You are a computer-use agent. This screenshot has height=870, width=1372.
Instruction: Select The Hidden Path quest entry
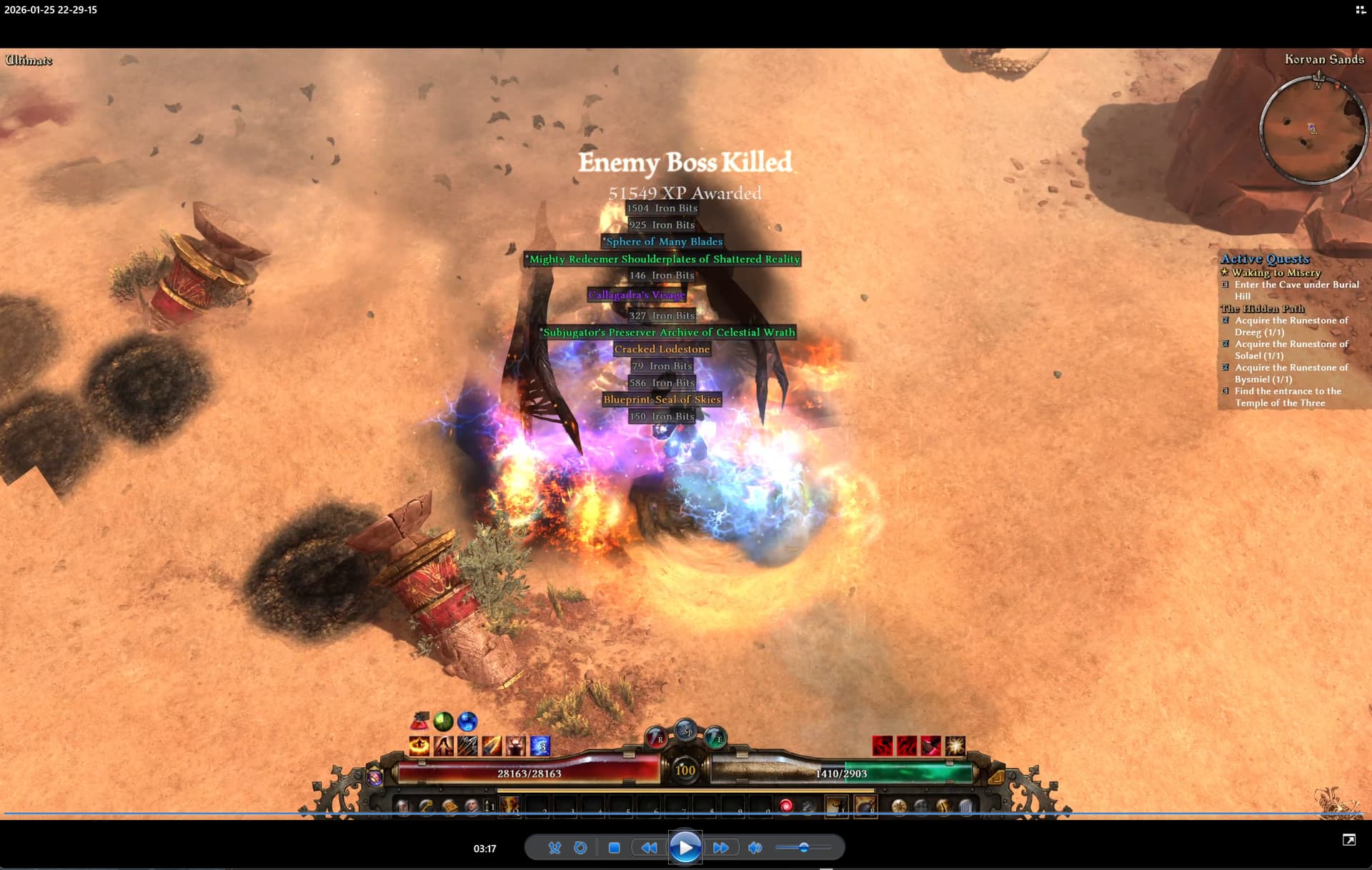pos(1263,309)
